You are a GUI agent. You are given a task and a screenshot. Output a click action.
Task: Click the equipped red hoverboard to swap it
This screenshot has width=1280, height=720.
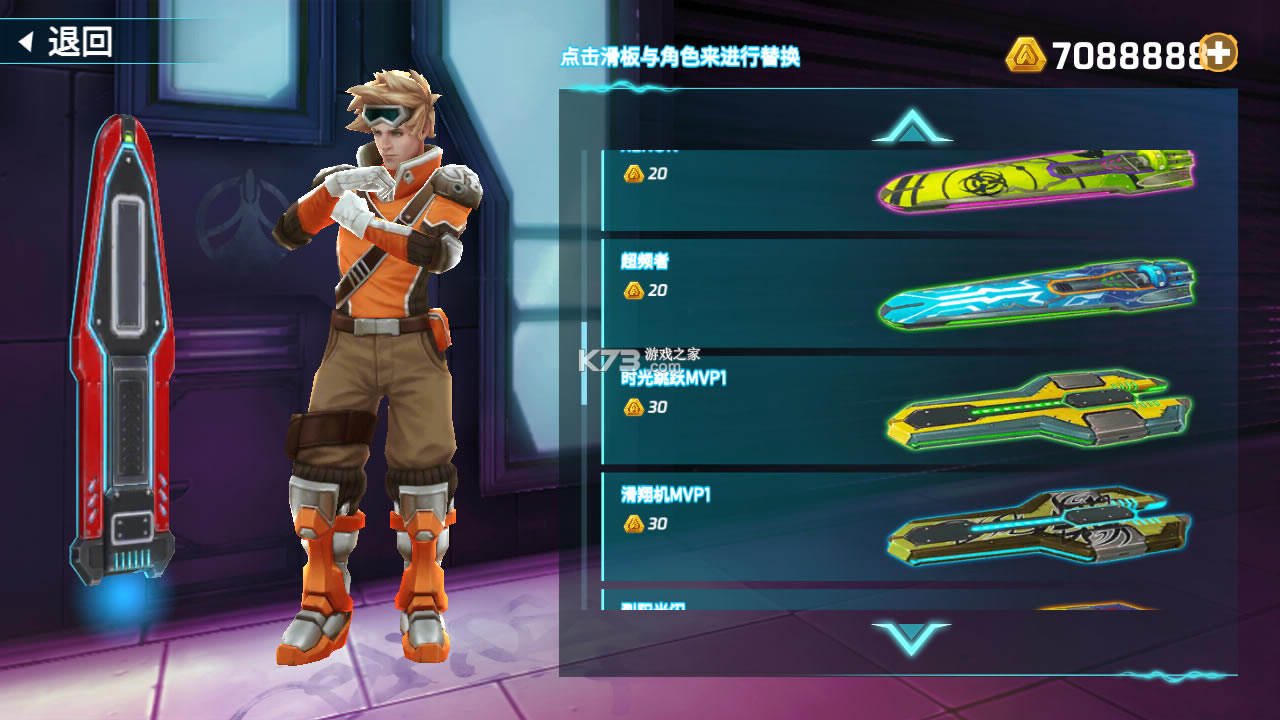[x=123, y=350]
